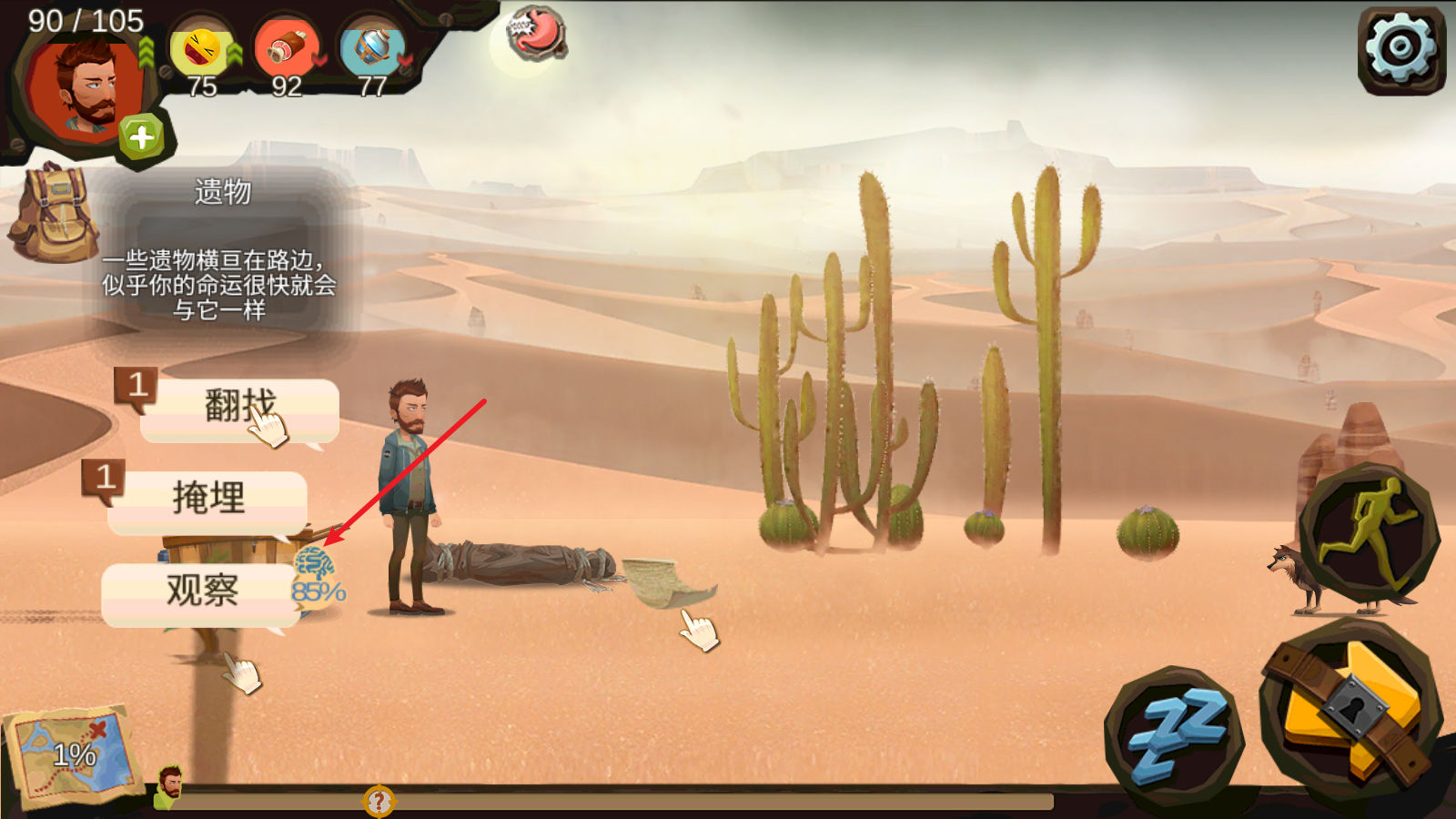Activate the sleep ZZ button
1456x819 pixels.
pos(1174,733)
